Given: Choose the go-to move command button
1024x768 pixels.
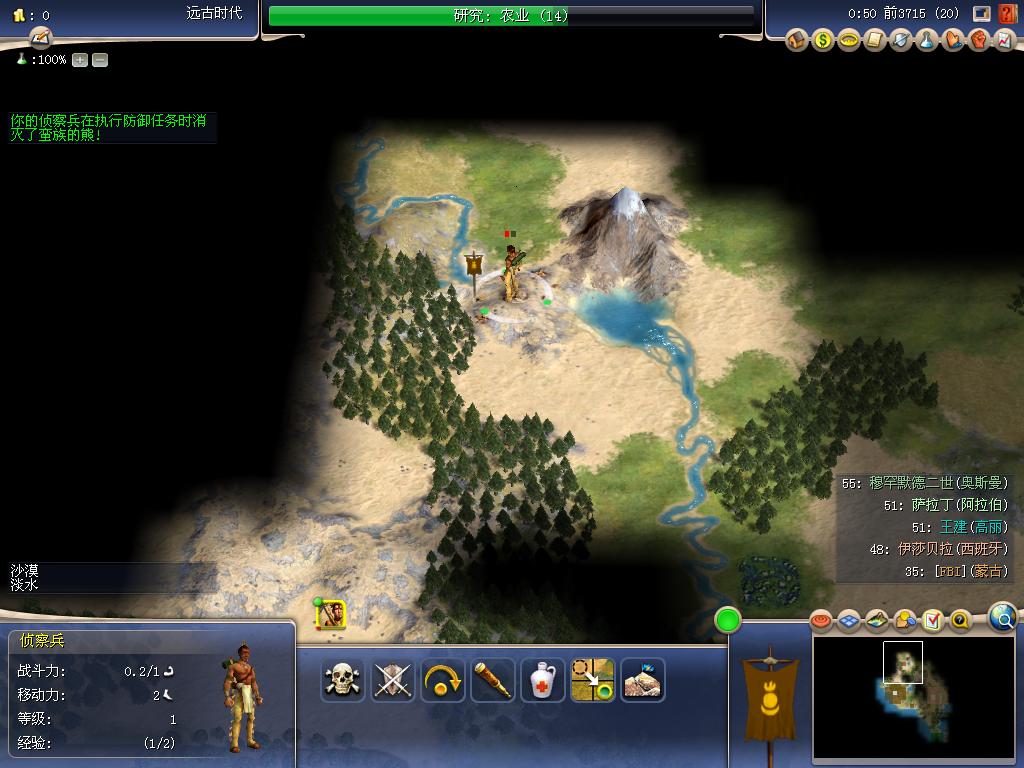Looking at the screenshot, I should (592, 681).
